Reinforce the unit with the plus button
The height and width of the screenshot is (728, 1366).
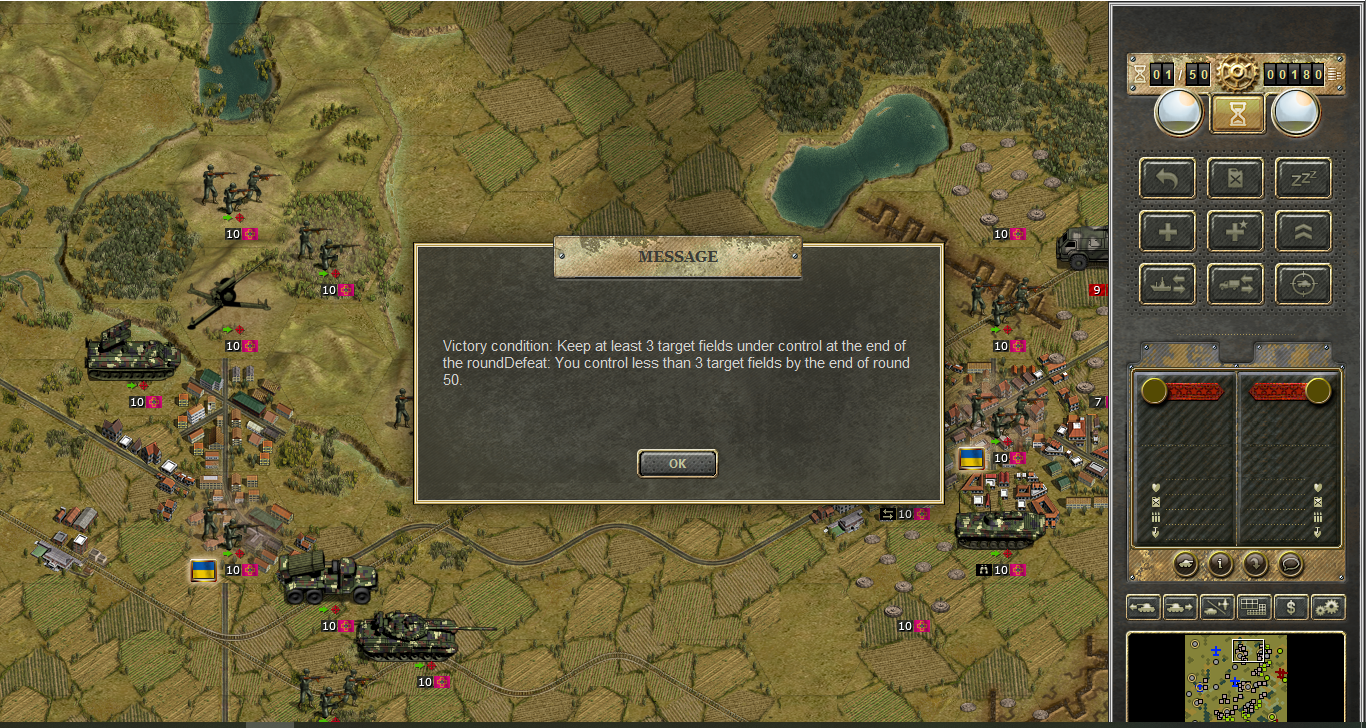coord(1167,231)
